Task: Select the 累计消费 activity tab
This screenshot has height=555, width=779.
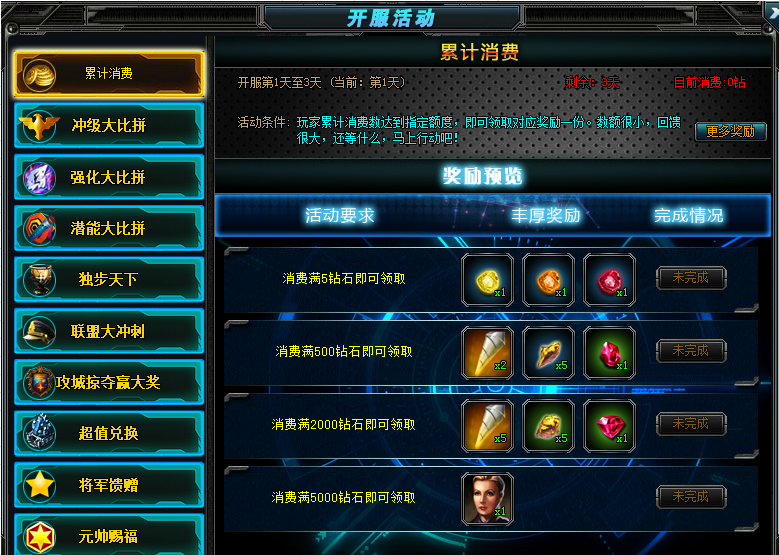Action: (x=108, y=74)
